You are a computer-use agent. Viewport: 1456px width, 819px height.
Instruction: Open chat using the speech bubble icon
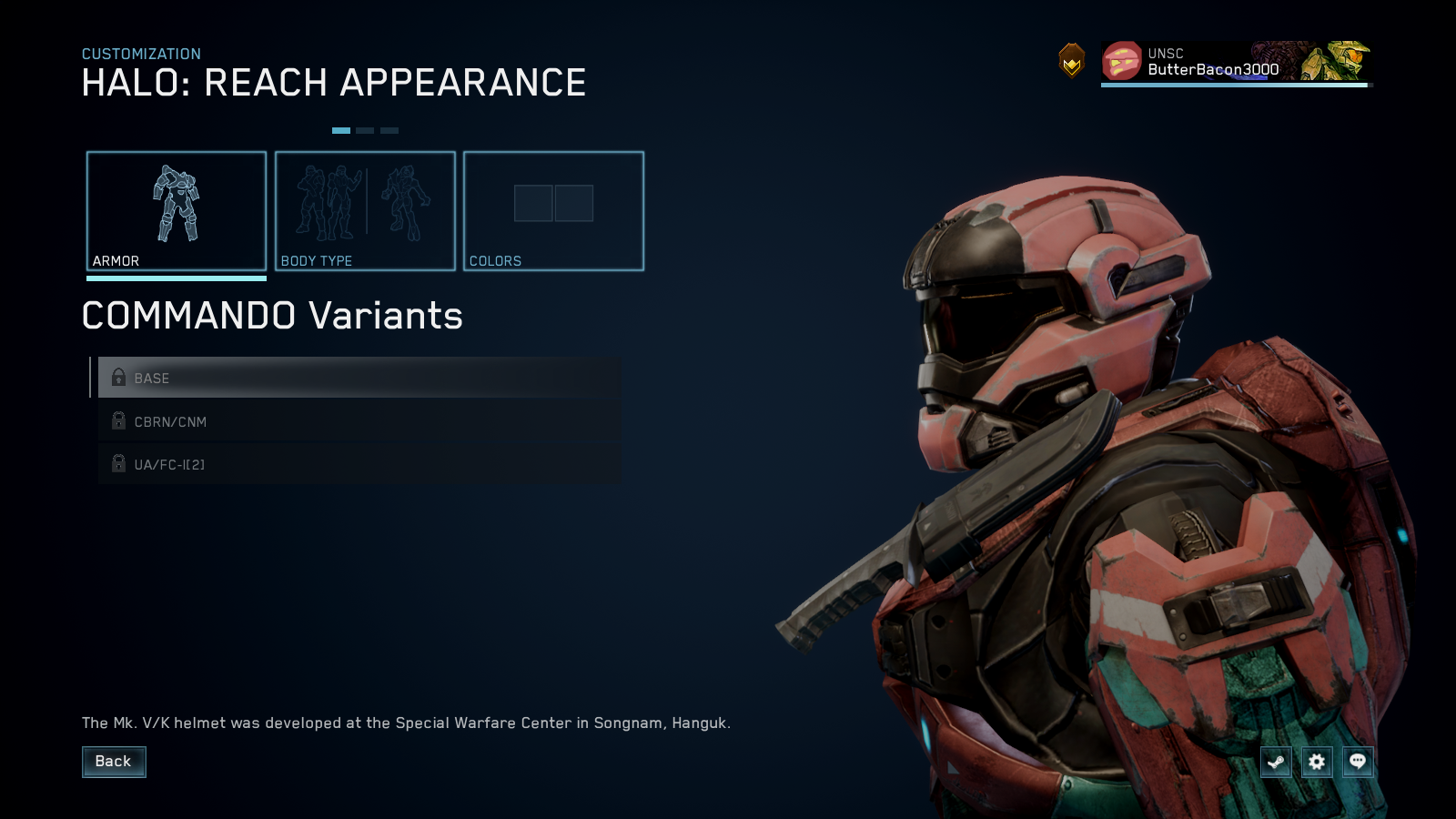[1357, 762]
